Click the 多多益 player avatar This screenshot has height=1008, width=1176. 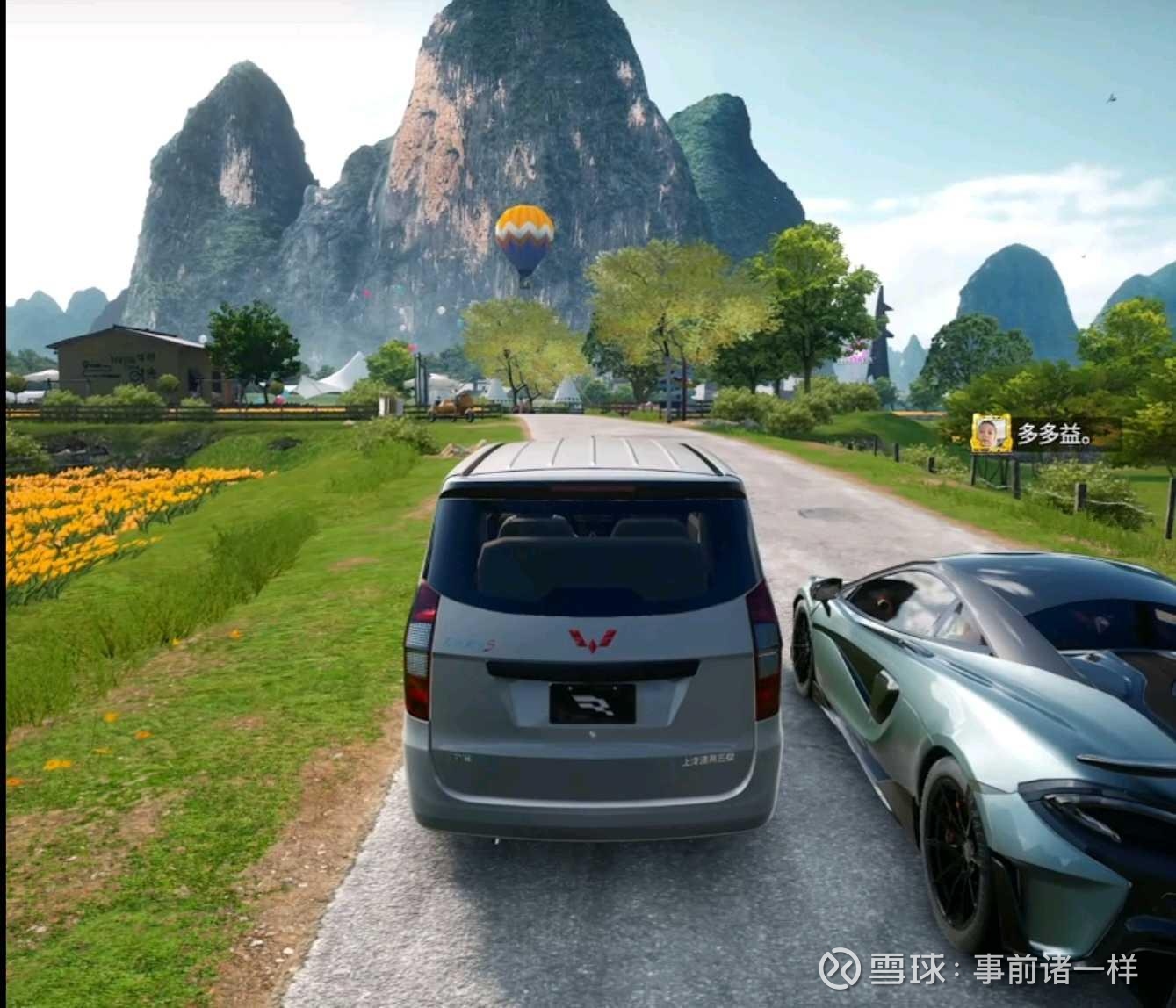tap(990, 433)
